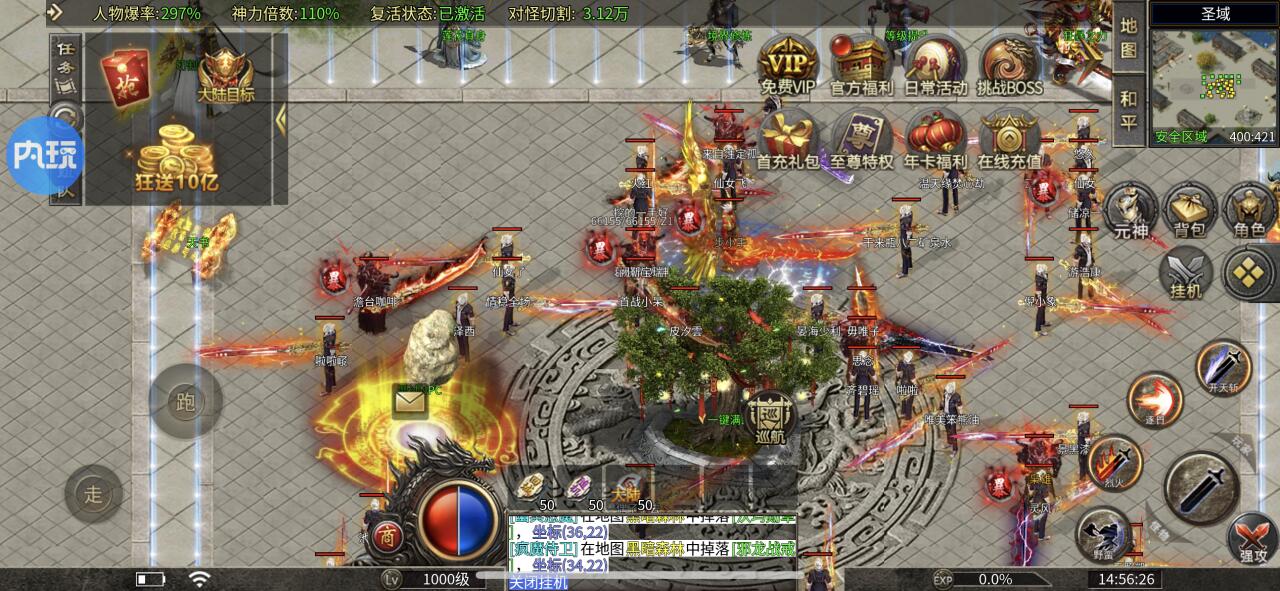Use the 开天斩 skill

pyautogui.click(x=1224, y=366)
